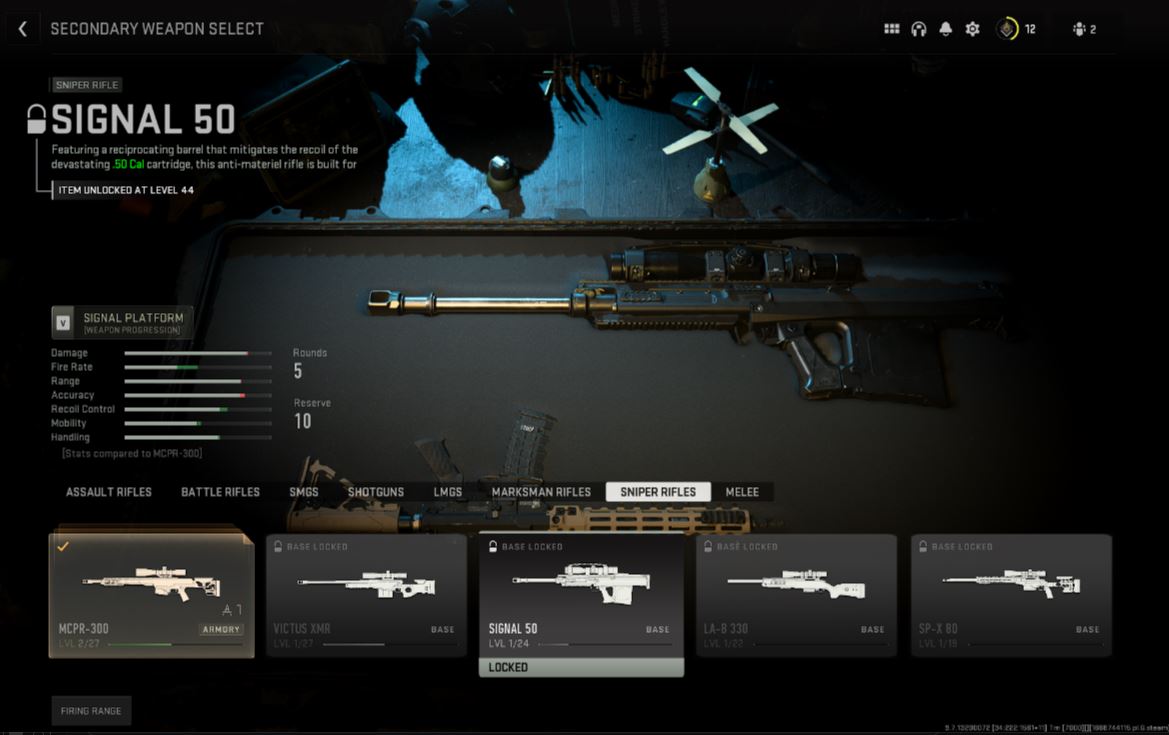Open the Signal Platform weapon progression
This screenshot has height=735, width=1169.
click(122, 322)
